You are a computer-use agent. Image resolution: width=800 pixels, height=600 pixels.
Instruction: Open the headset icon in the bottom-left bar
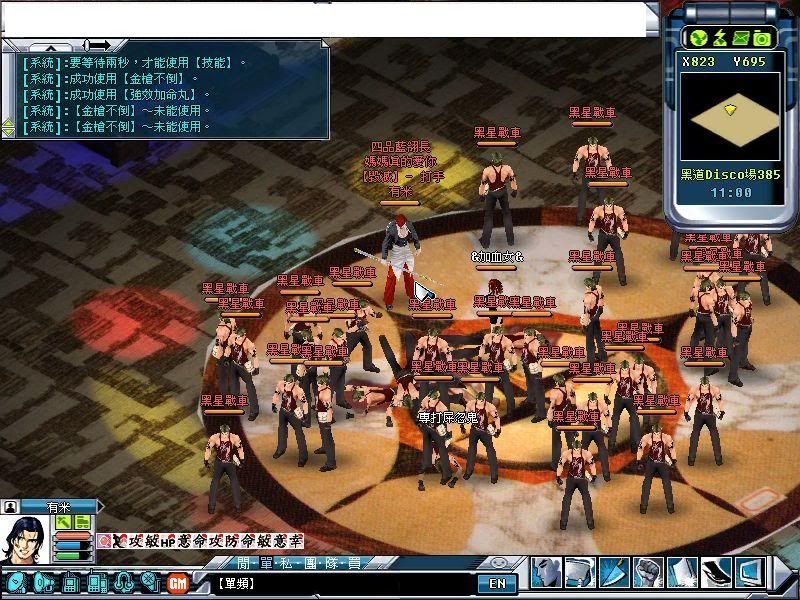click(x=123, y=582)
